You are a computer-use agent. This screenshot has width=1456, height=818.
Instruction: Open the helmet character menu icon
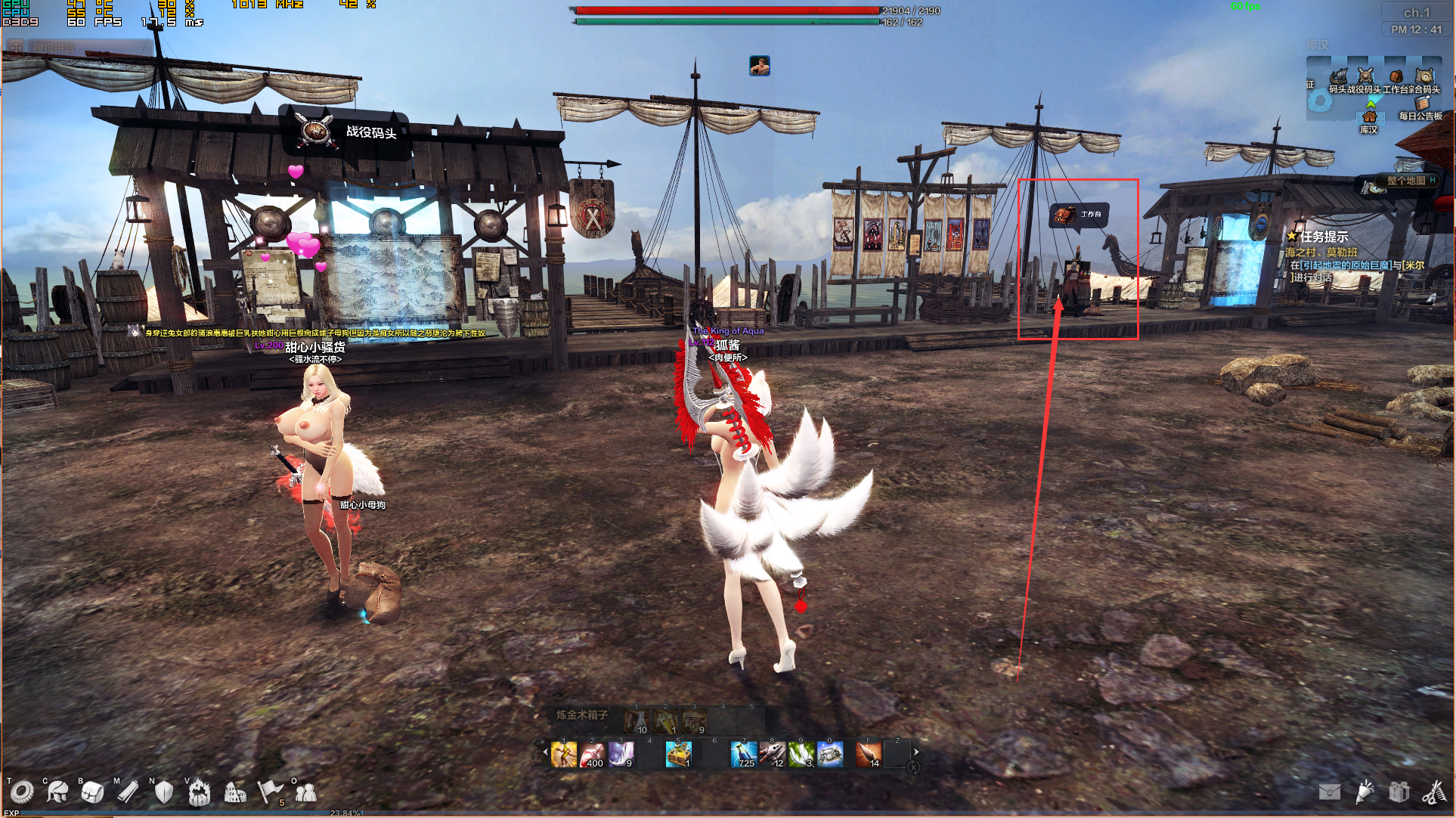(57, 792)
